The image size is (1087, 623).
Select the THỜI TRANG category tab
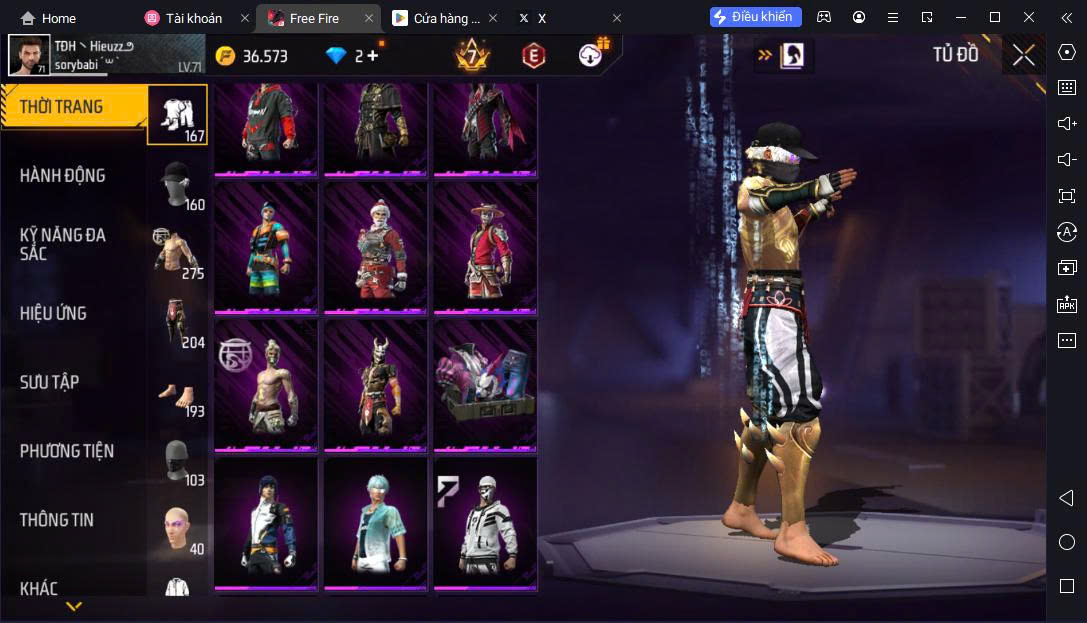click(x=75, y=107)
